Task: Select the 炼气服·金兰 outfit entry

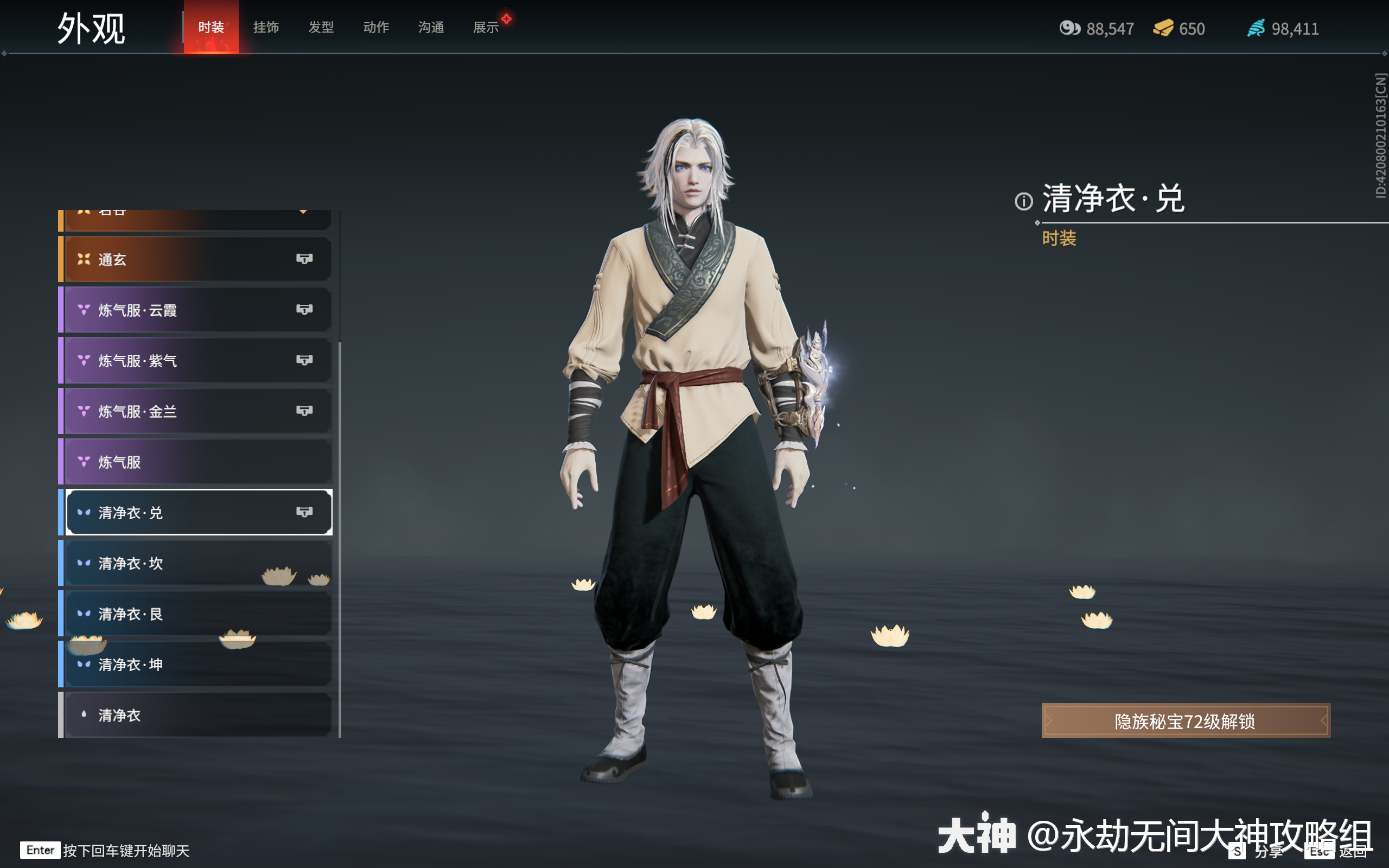Action: (172, 411)
